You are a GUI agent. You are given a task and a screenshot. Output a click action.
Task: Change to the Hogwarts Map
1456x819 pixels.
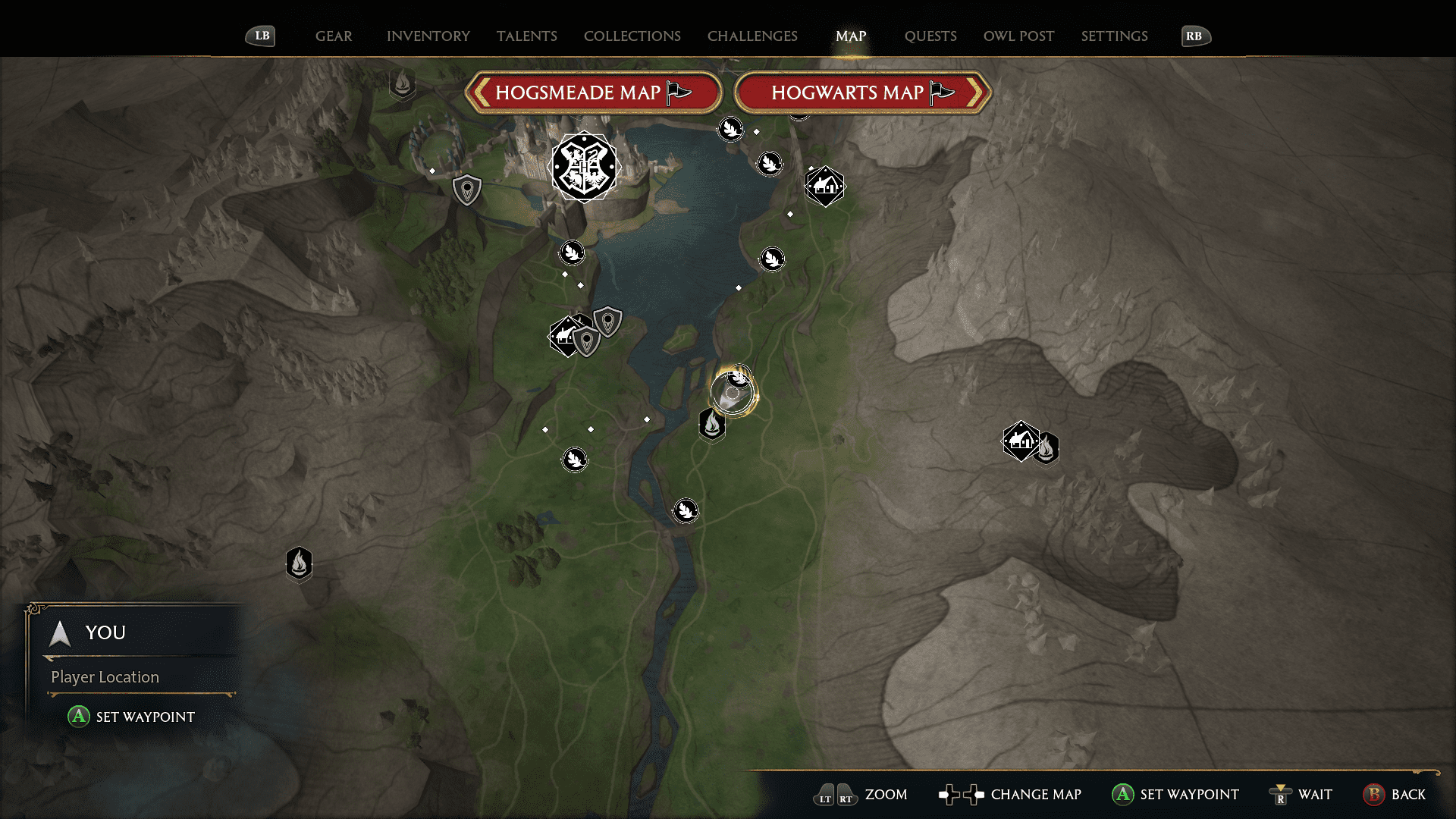tap(862, 93)
